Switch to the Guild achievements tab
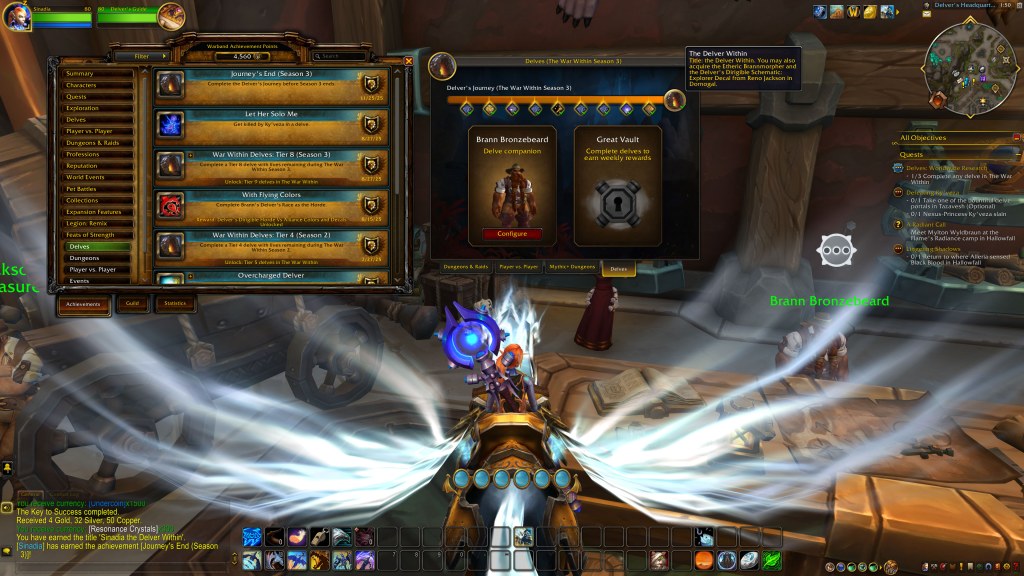 (132, 303)
